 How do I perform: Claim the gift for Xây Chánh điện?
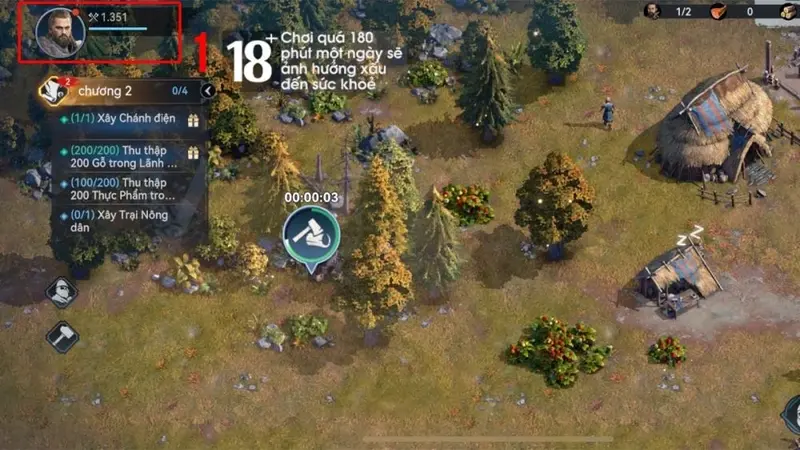point(193,120)
